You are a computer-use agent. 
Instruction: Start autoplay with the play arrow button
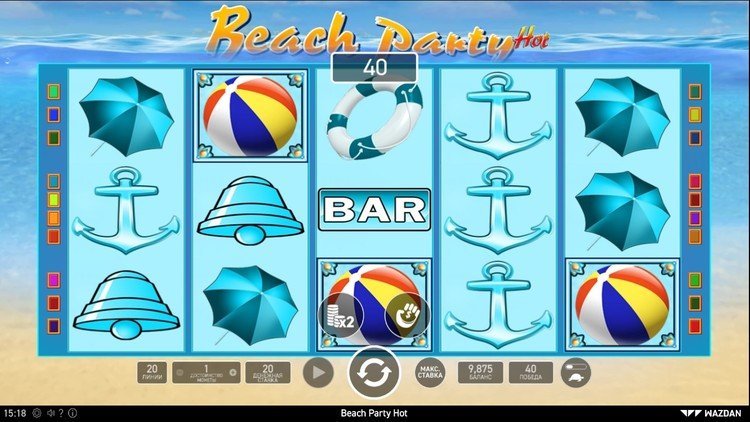tap(318, 372)
